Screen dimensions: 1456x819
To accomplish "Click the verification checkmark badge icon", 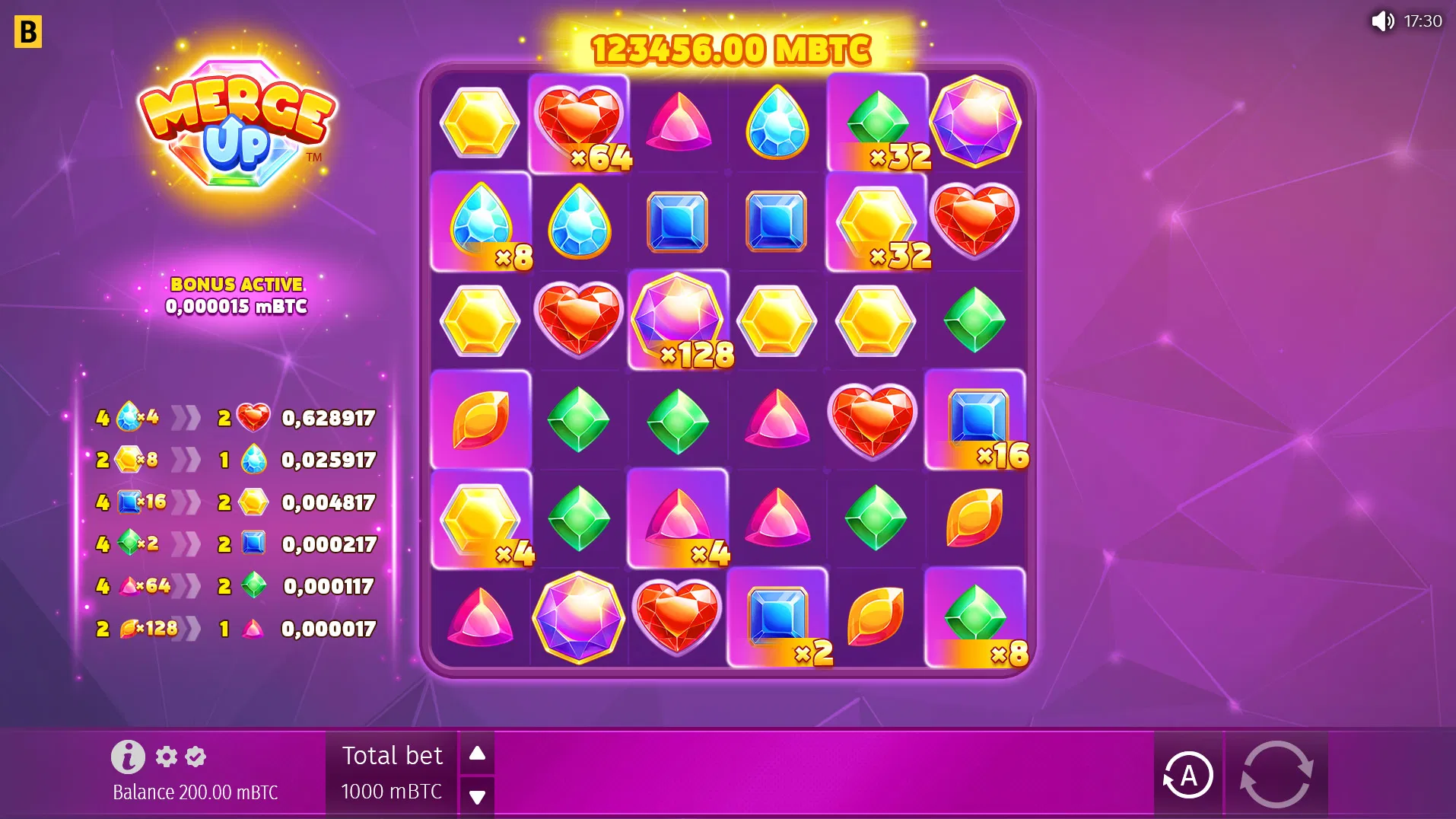I will (196, 757).
